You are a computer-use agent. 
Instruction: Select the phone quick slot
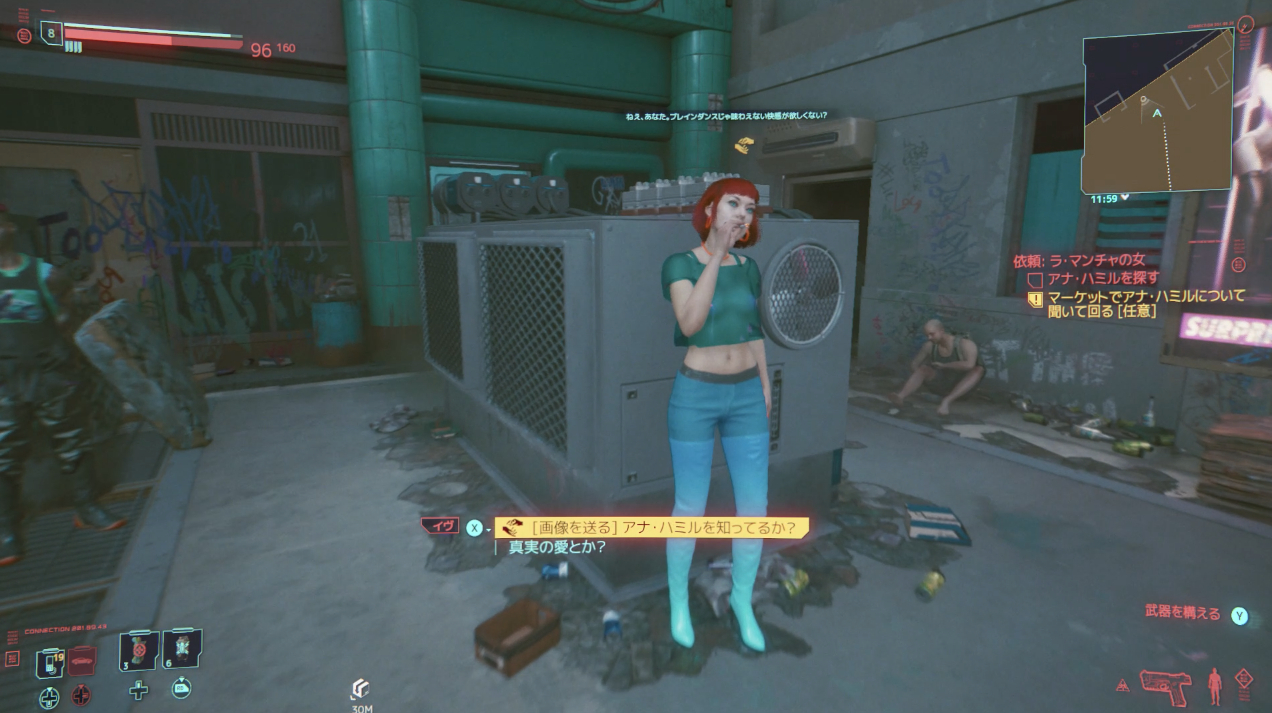(50, 661)
